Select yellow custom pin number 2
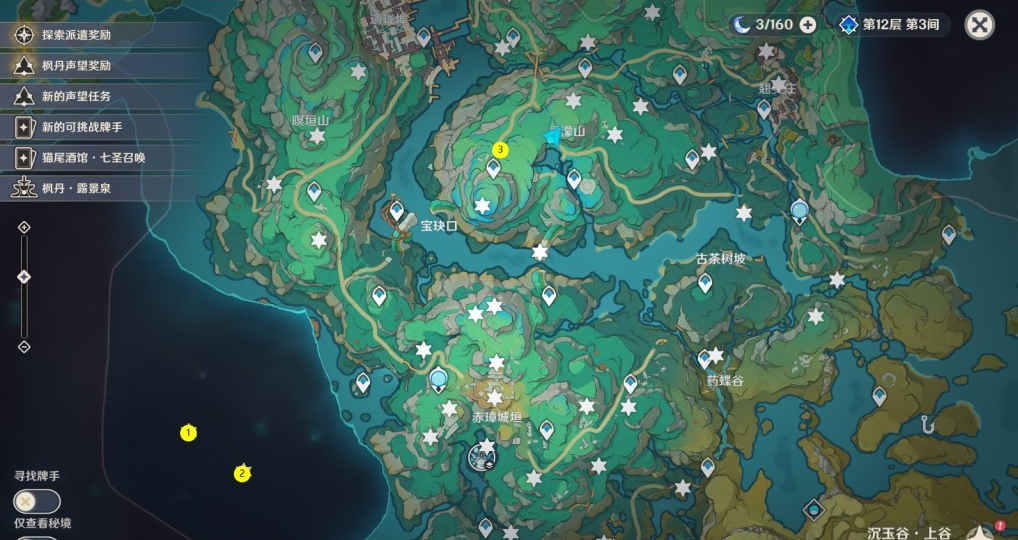Screen dimensions: 1018x540 pos(241,474)
